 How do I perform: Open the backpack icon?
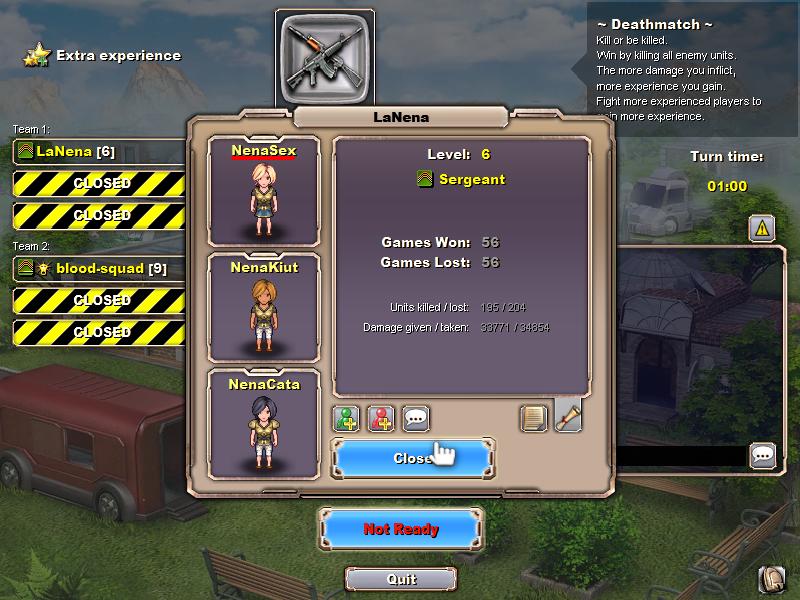(771, 579)
